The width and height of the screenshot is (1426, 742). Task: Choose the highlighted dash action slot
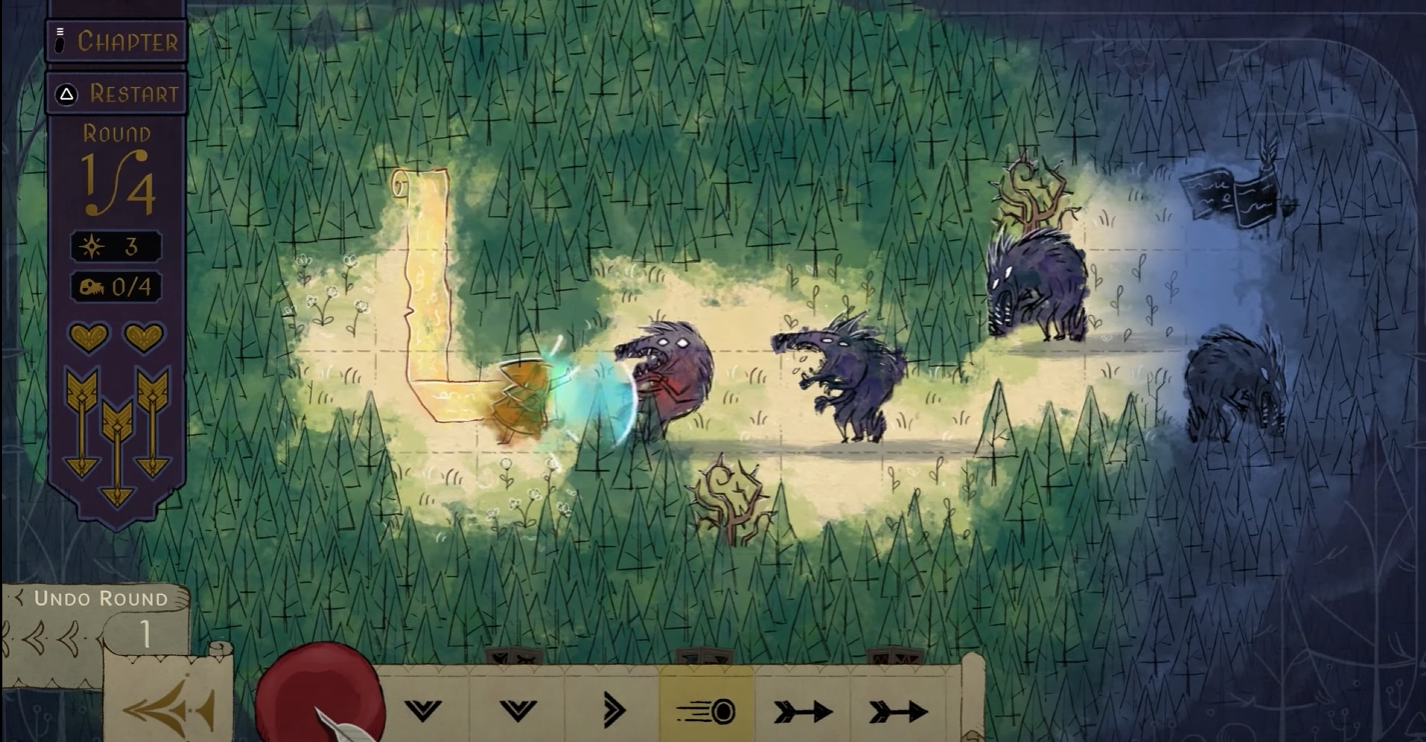[706, 711]
